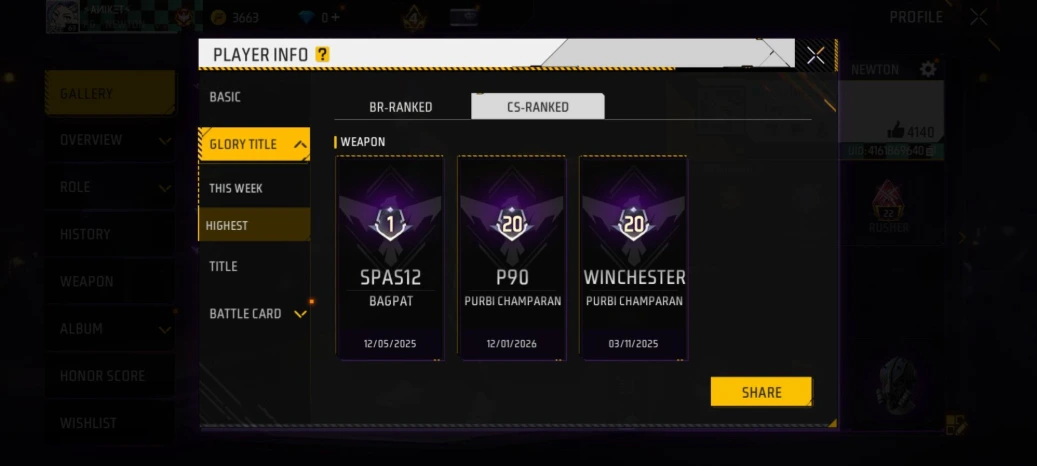Expand the Battle Card section
The image size is (1037, 466).
tap(298, 314)
